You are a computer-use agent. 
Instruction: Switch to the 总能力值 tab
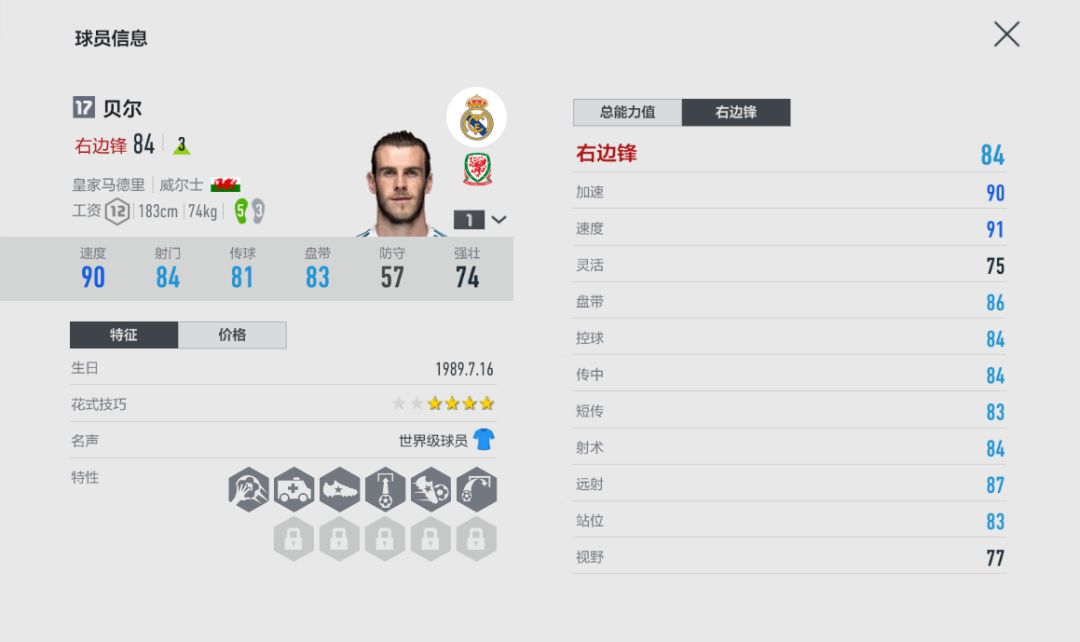click(x=627, y=112)
